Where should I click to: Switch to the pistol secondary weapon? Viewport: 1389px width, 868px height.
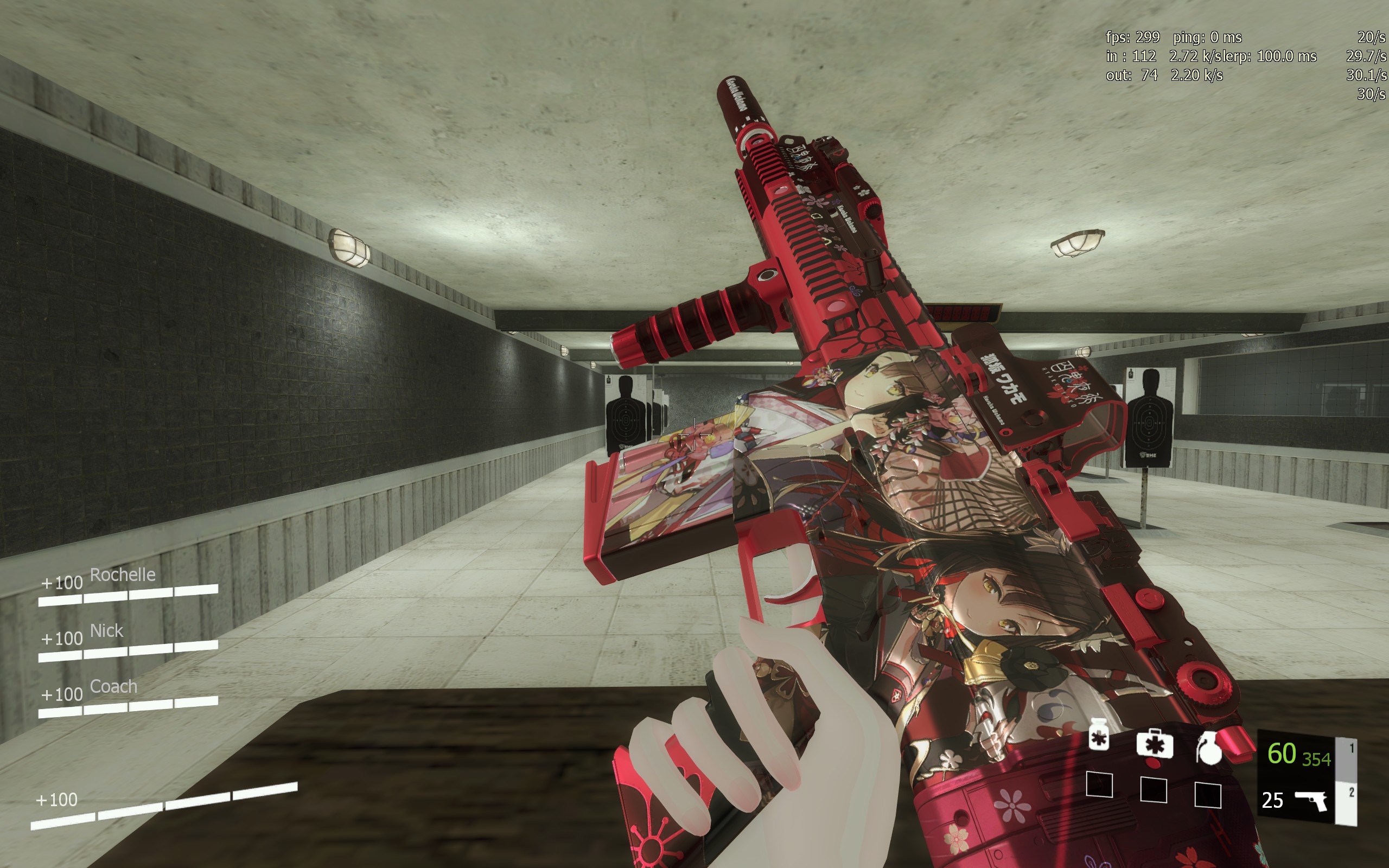coord(1311,800)
